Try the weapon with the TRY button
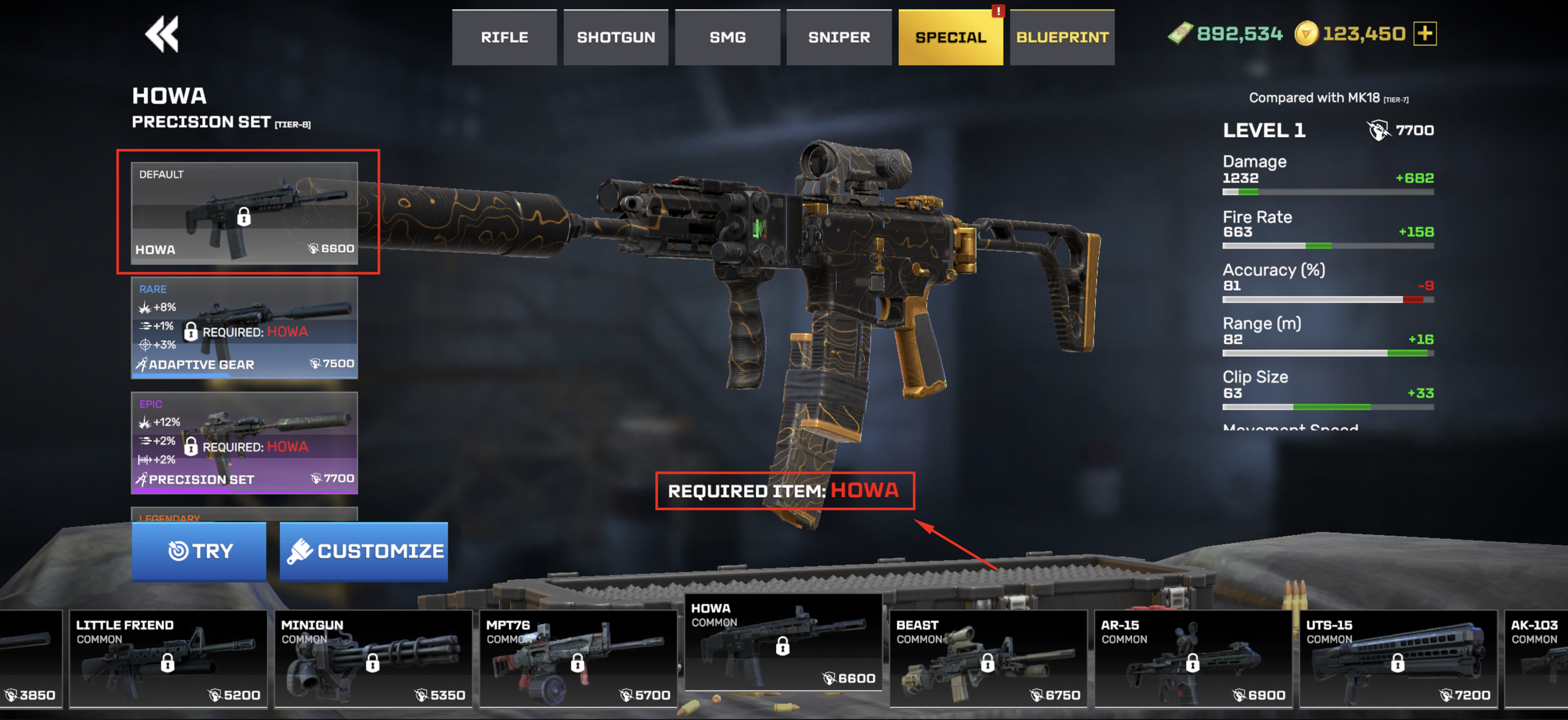 [x=199, y=551]
